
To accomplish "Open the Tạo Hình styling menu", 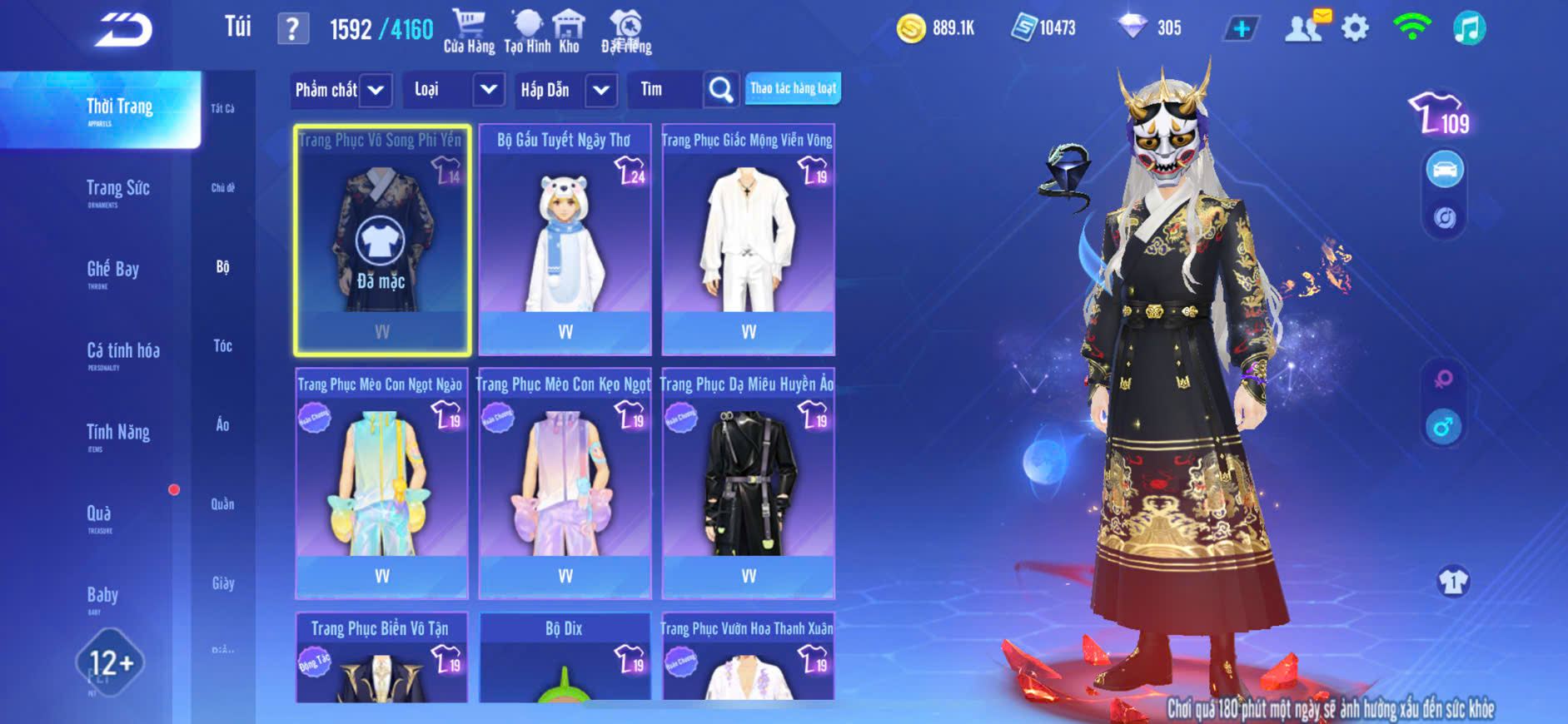I will pos(527,32).
